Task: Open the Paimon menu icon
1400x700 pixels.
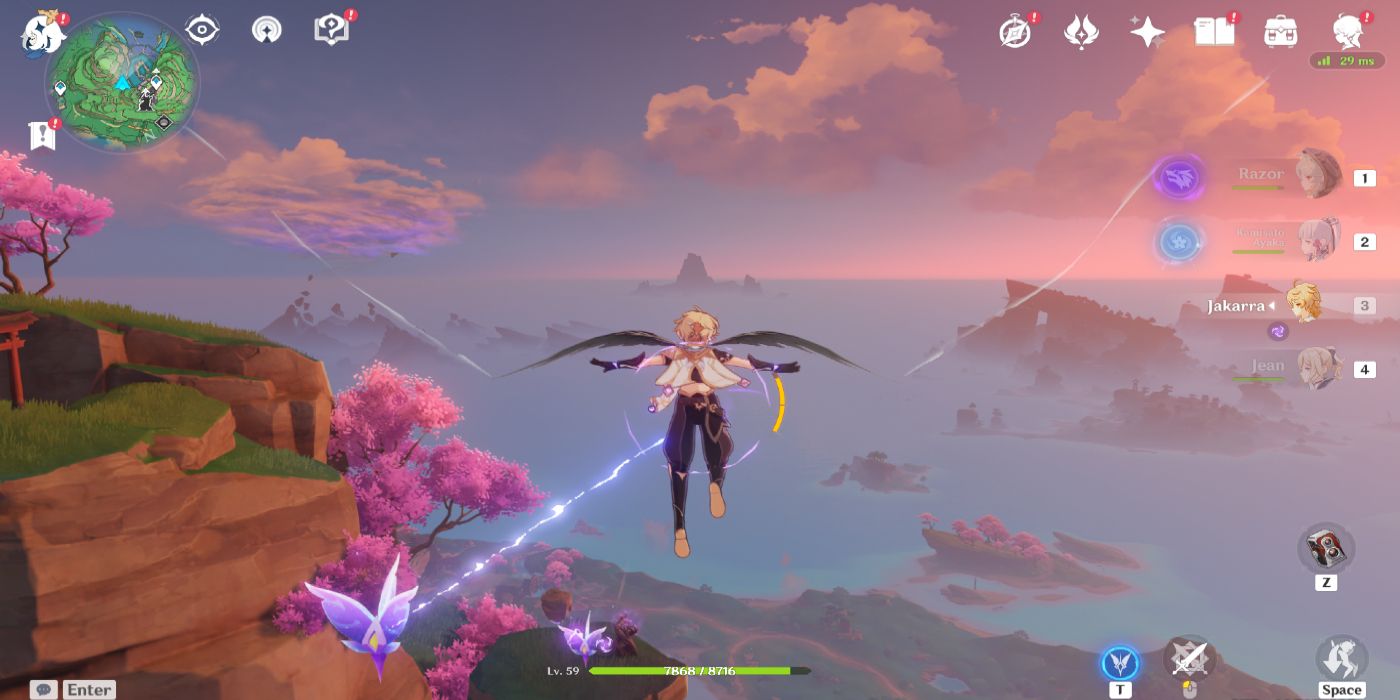Action: pyautogui.click(x=43, y=32)
